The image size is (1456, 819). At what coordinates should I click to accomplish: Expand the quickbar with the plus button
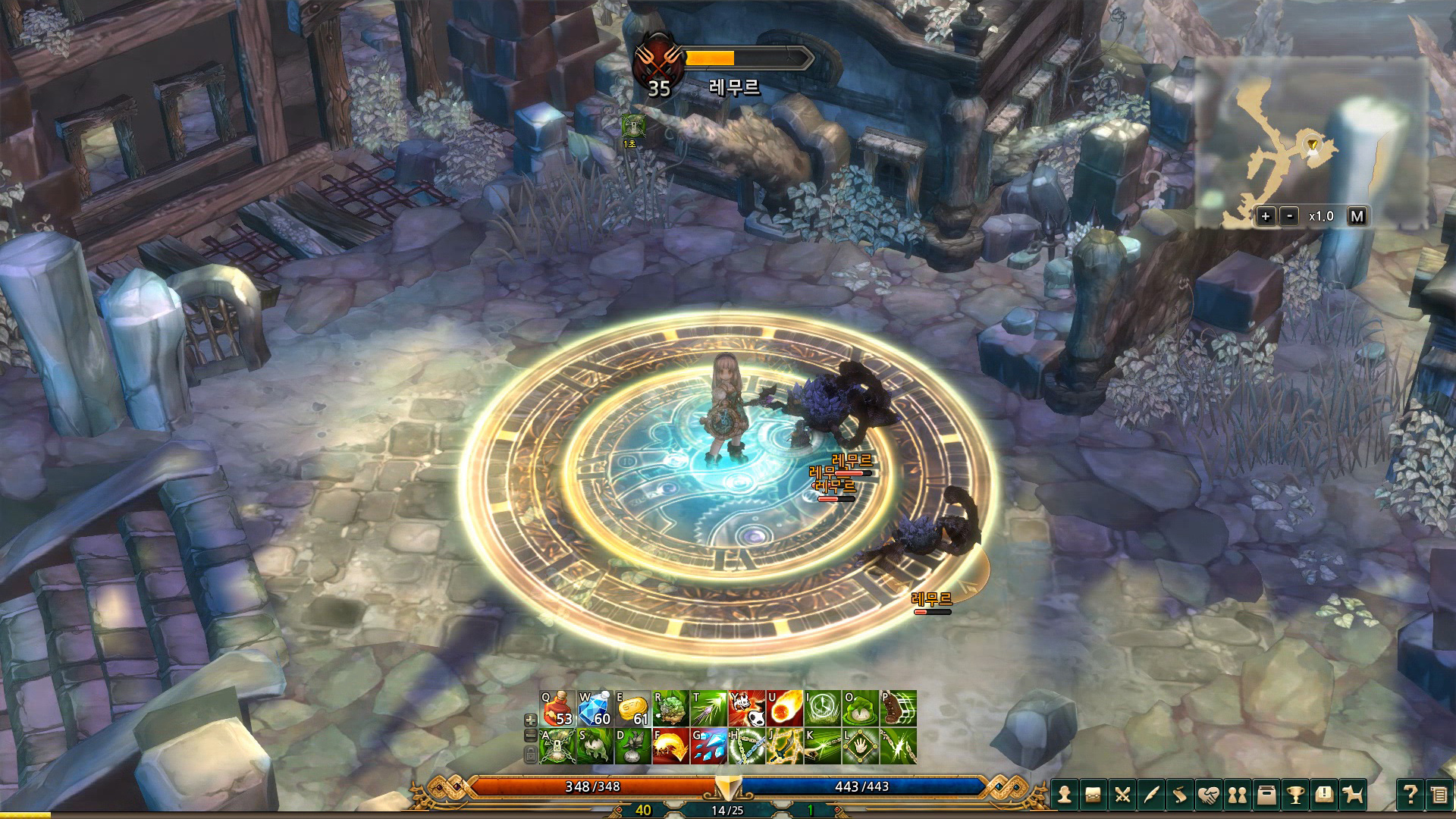pyautogui.click(x=530, y=720)
